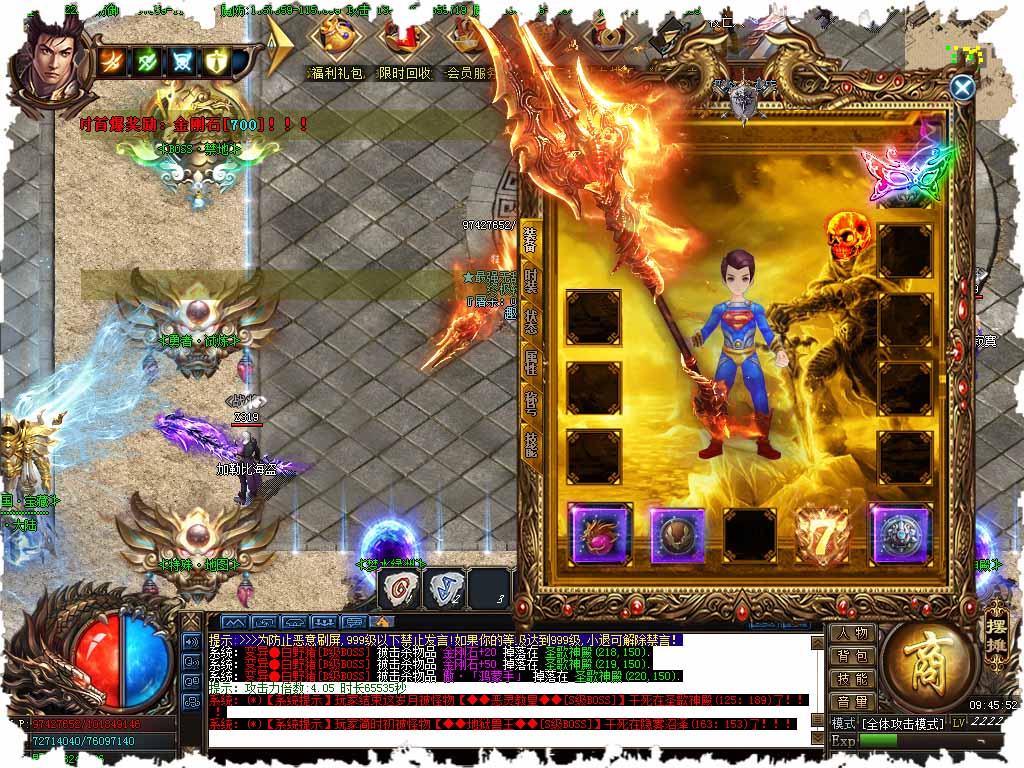The width and height of the screenshot is (1024, 768).
Task: Click the 技能 skills button near shop
Action: pos(852,679)
